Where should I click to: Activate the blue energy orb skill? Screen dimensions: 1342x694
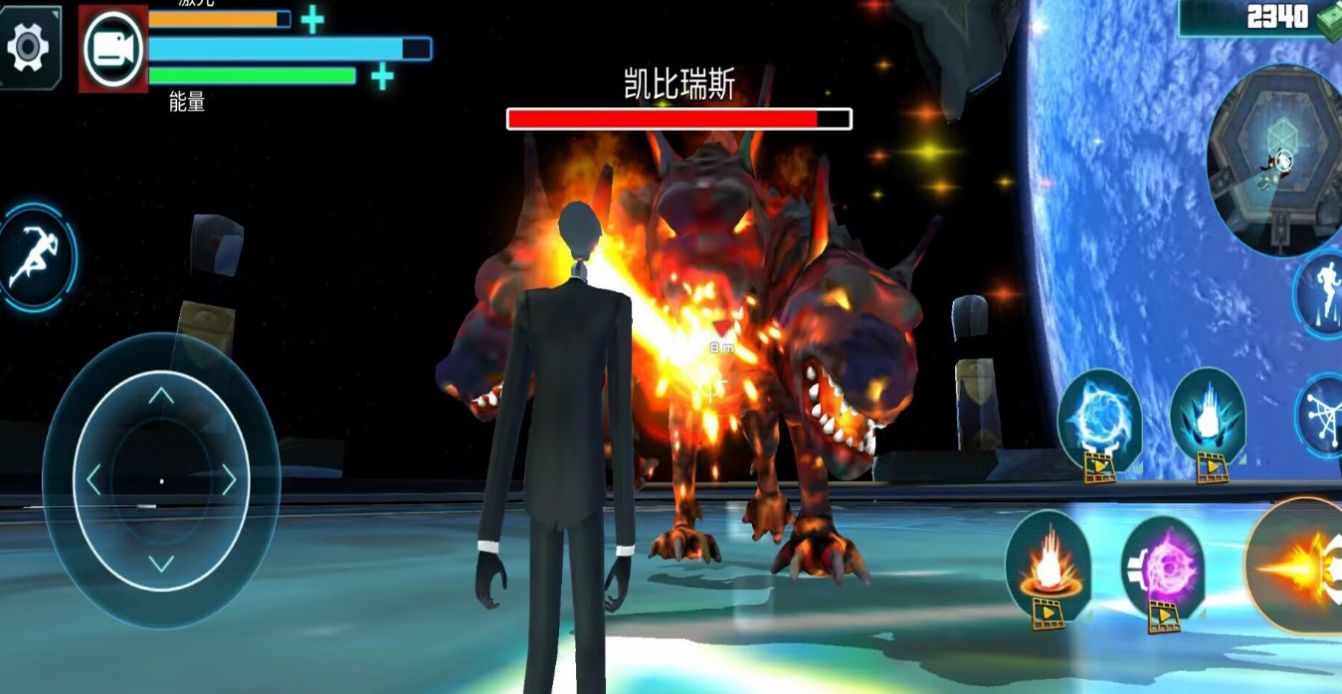pyautogui.click(x=1099, y=419)
